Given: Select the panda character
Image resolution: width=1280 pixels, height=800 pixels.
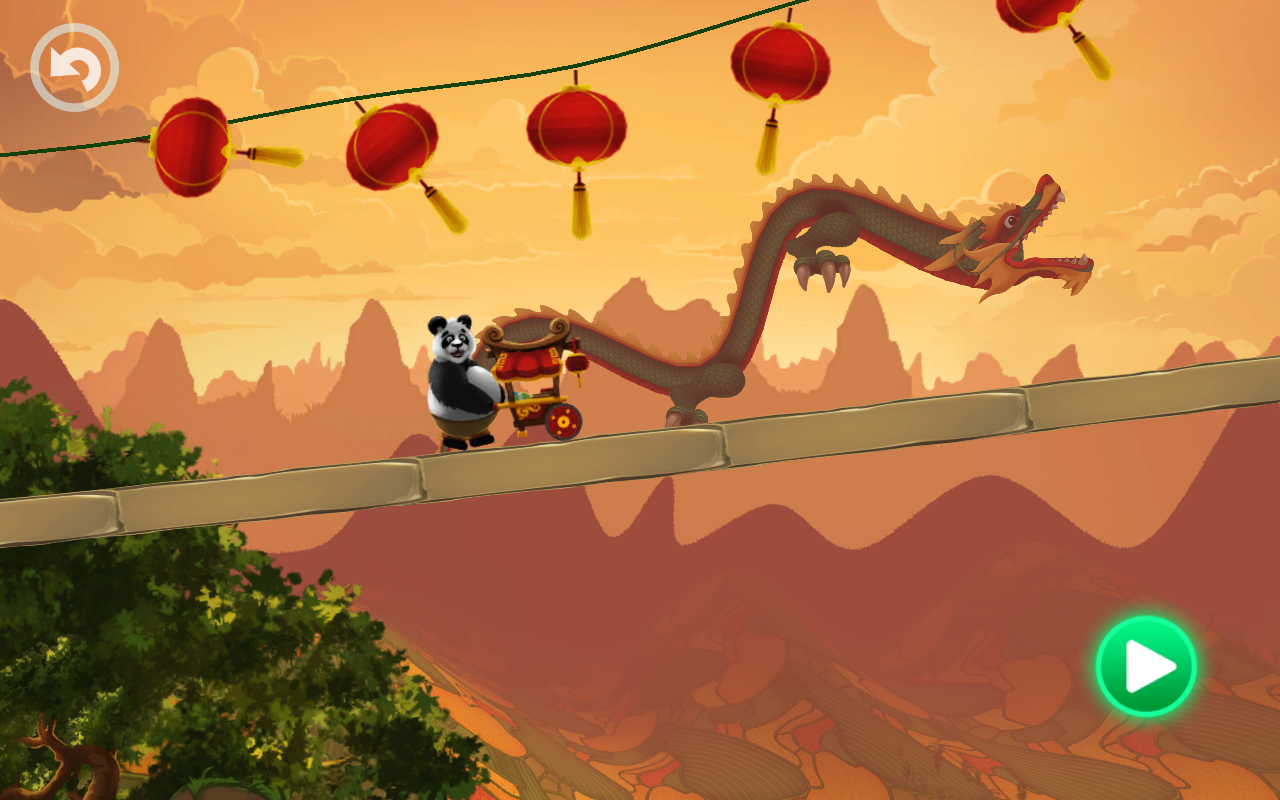Looking at the screenshot, I should tap(460, 380).
